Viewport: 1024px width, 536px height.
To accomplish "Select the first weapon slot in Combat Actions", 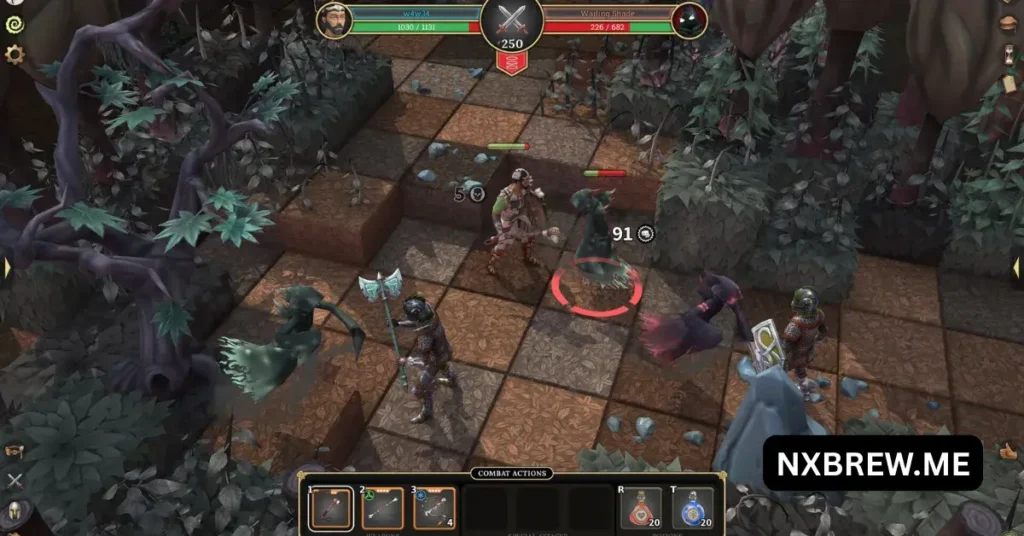I will pyautogui.click(x=330, y=508).
